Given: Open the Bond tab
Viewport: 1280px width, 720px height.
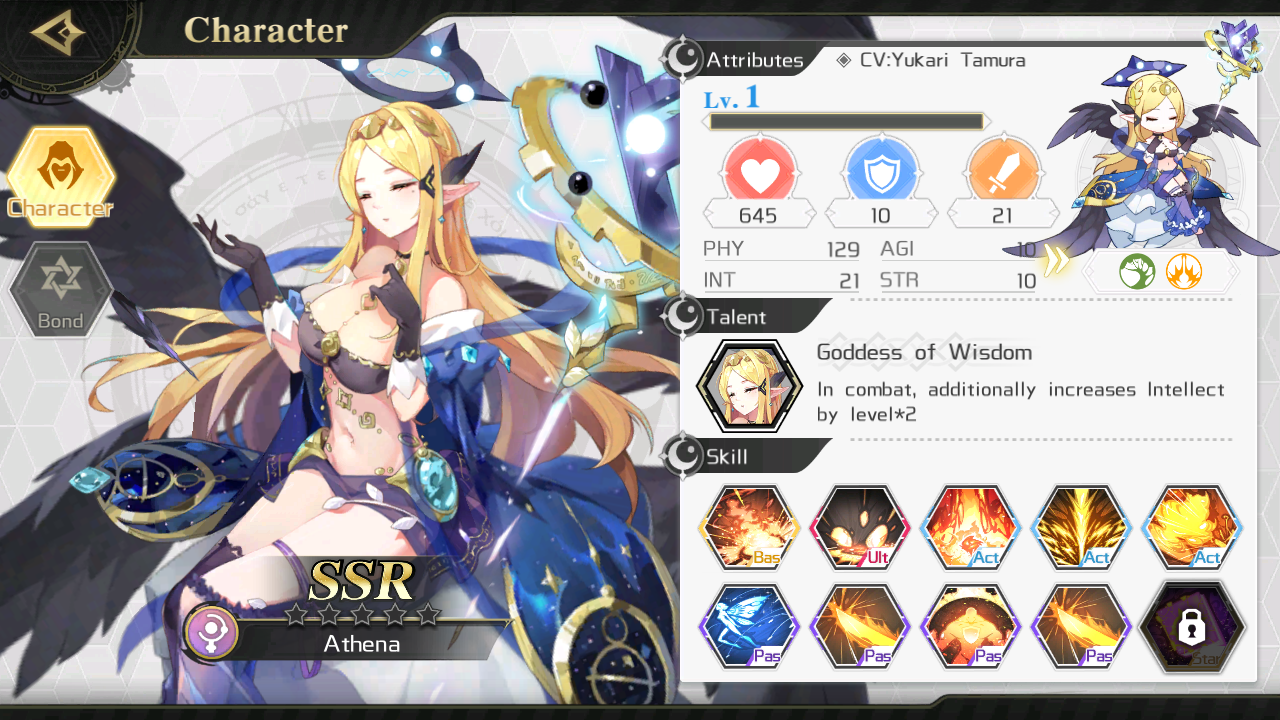Looking at the screenshot, I should (61, 290).
